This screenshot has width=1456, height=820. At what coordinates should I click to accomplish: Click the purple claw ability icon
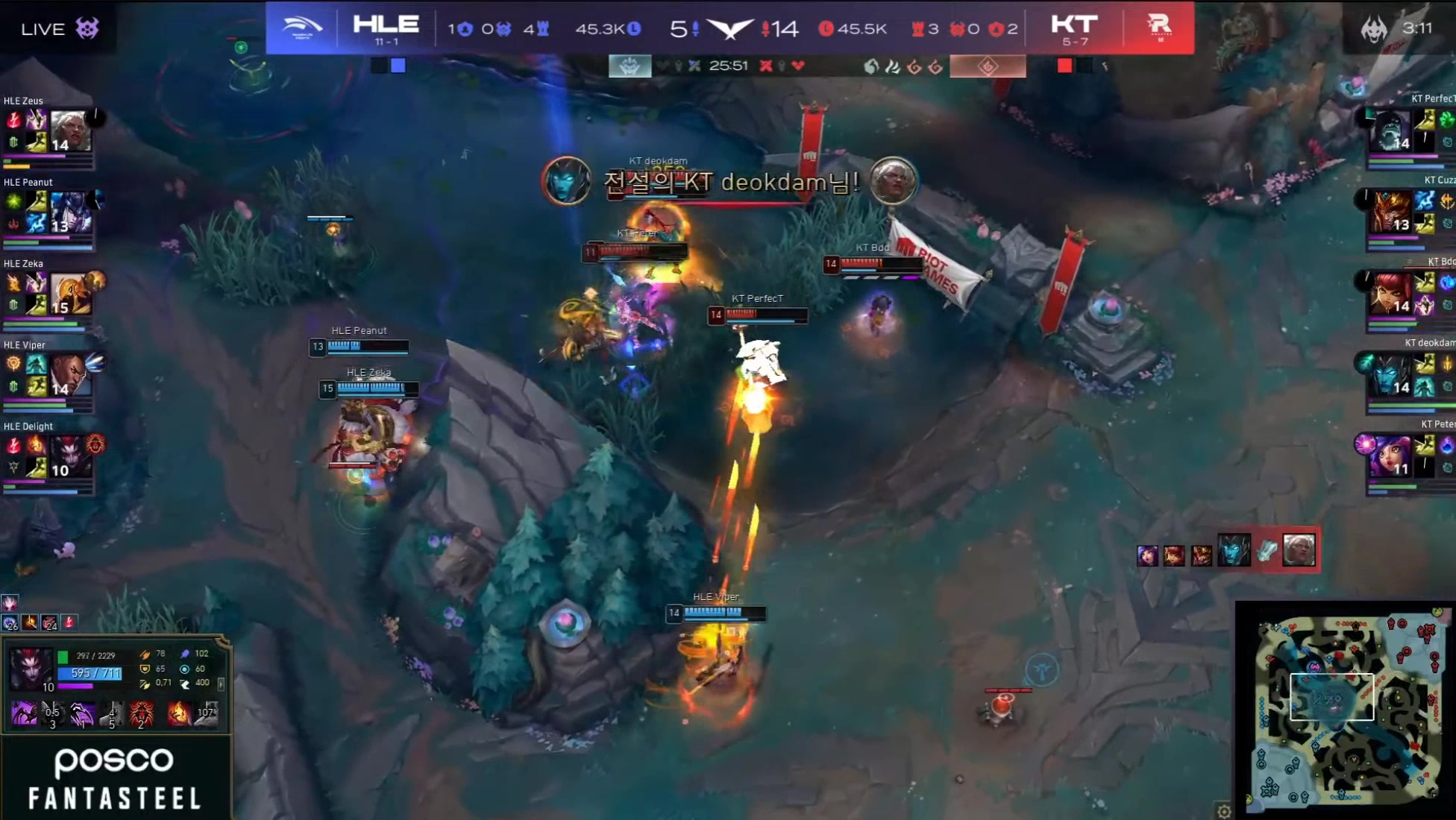[x=82, y=714]
